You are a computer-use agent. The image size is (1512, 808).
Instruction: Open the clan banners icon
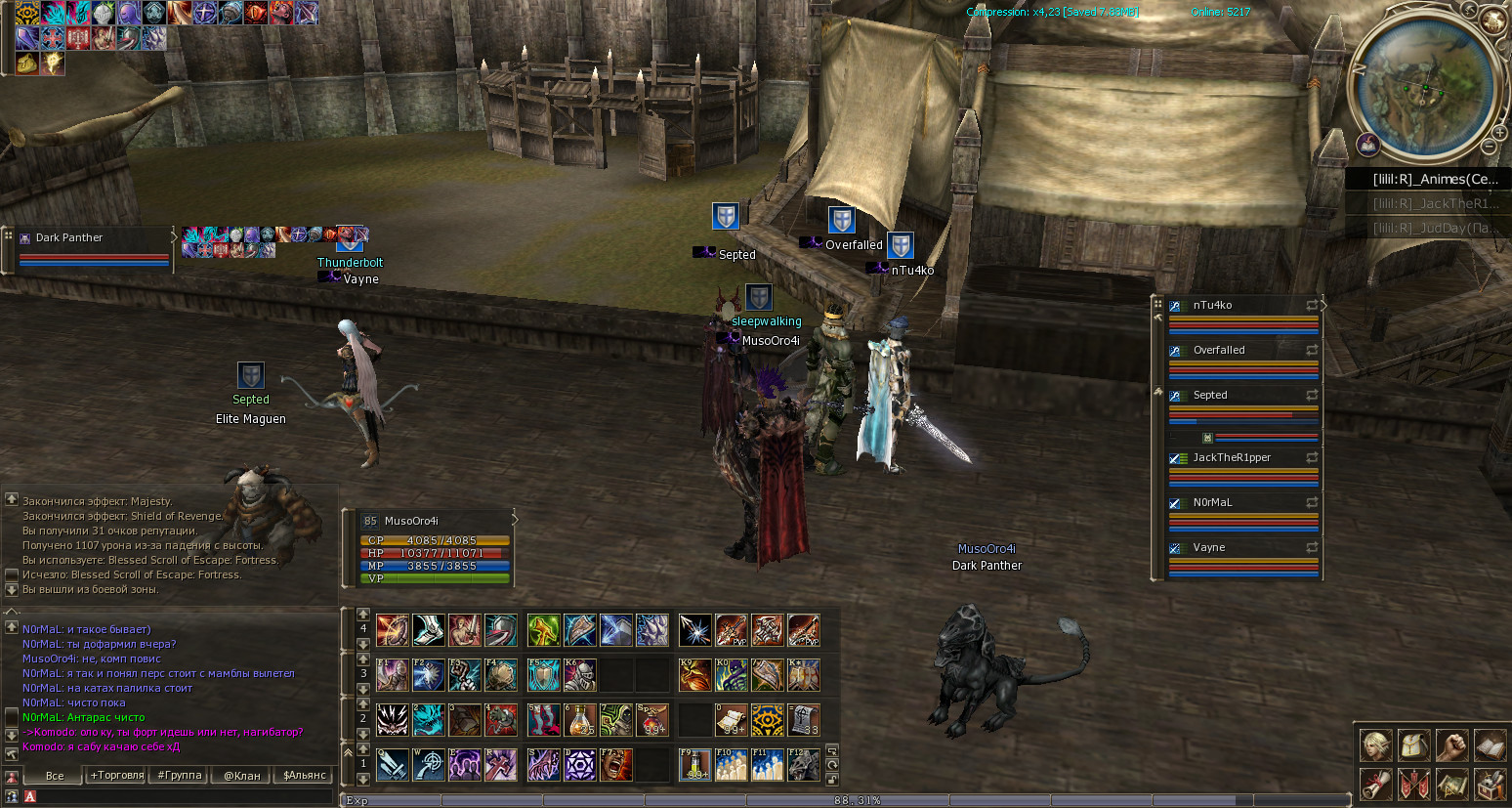click(1414, 784)
